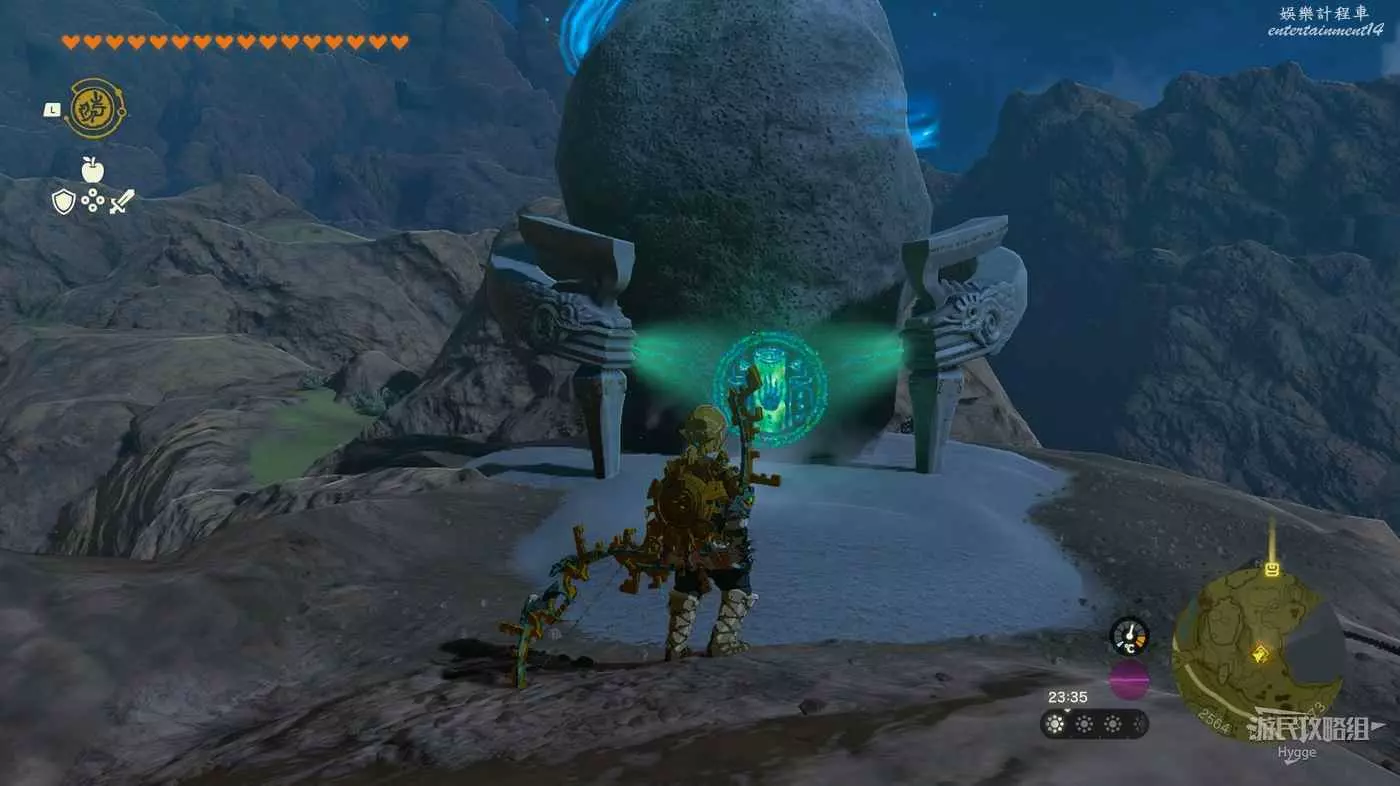Select the yellow diamond marker on the minimap
Screen dimensions: 1400x786
click(1260, 654)
